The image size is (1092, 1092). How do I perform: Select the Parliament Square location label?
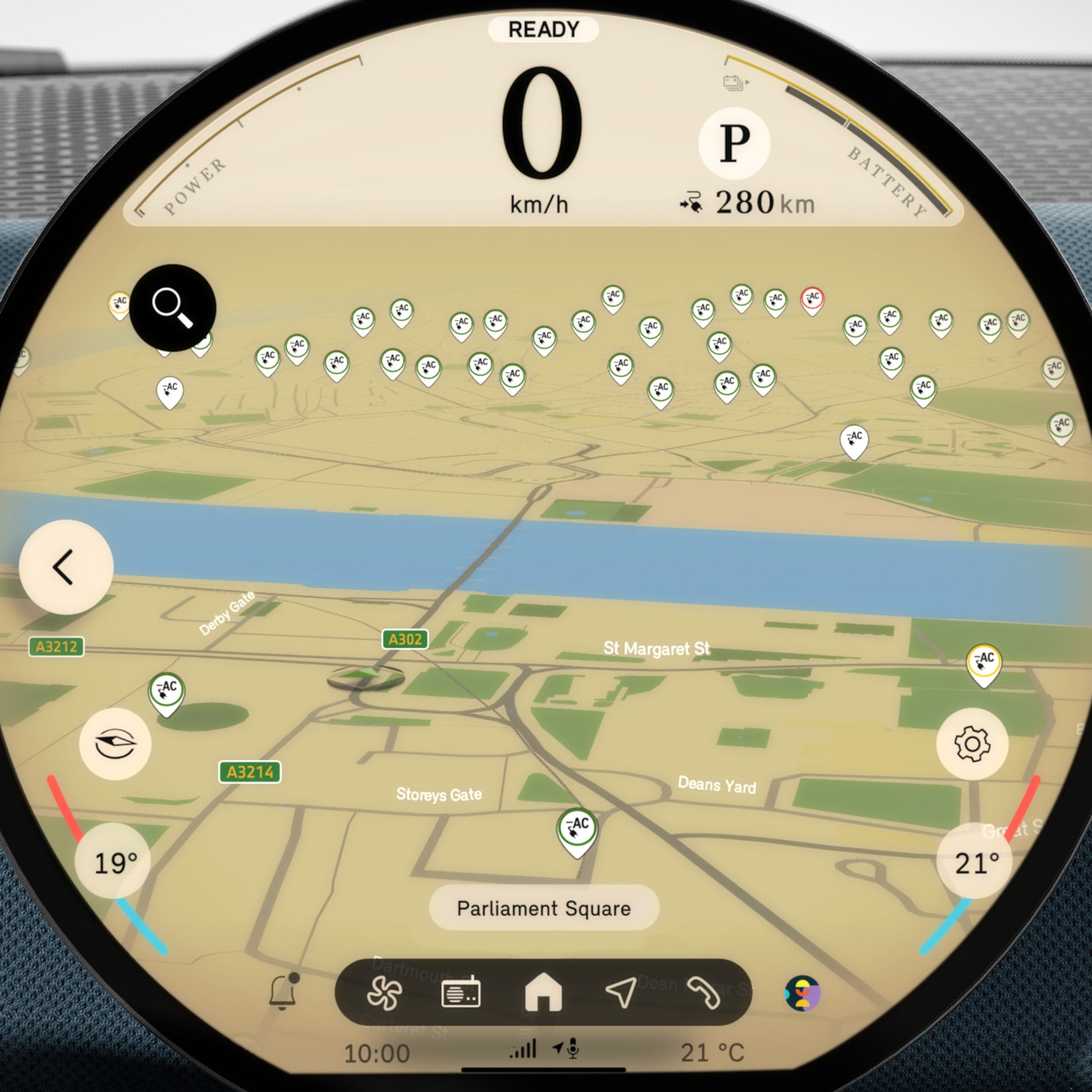point(544,908)
